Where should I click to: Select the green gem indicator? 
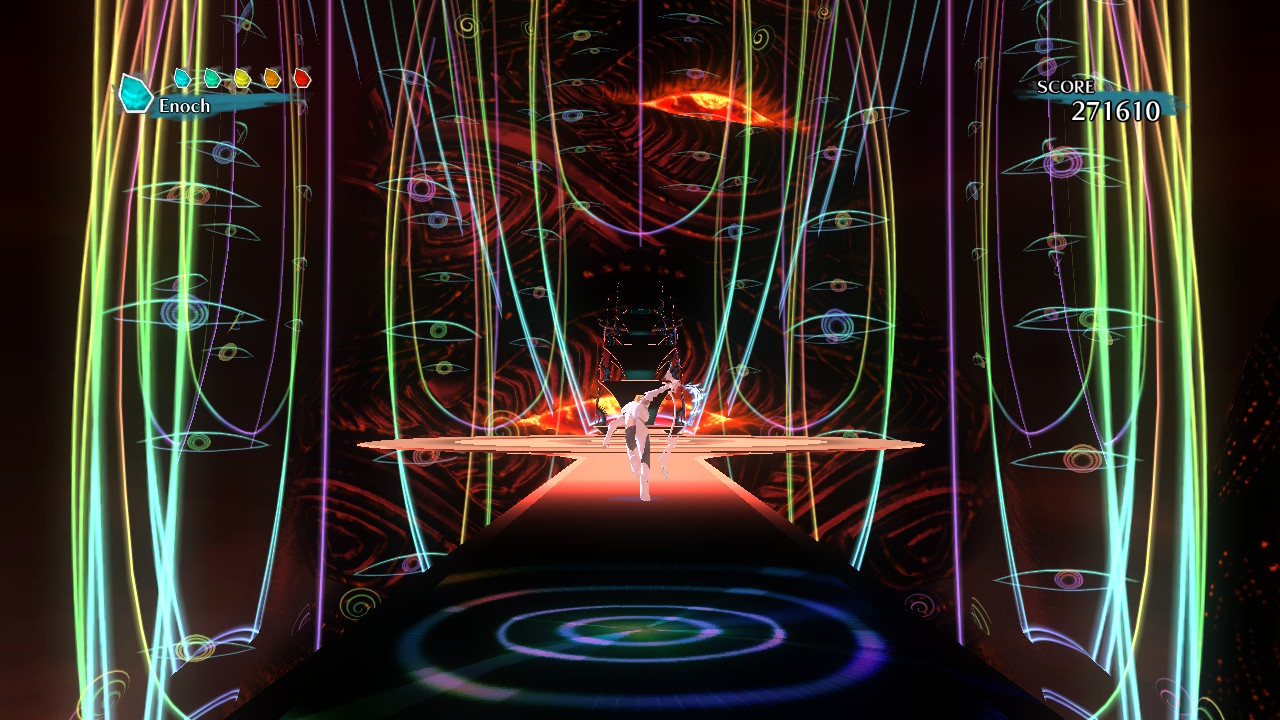212,76
